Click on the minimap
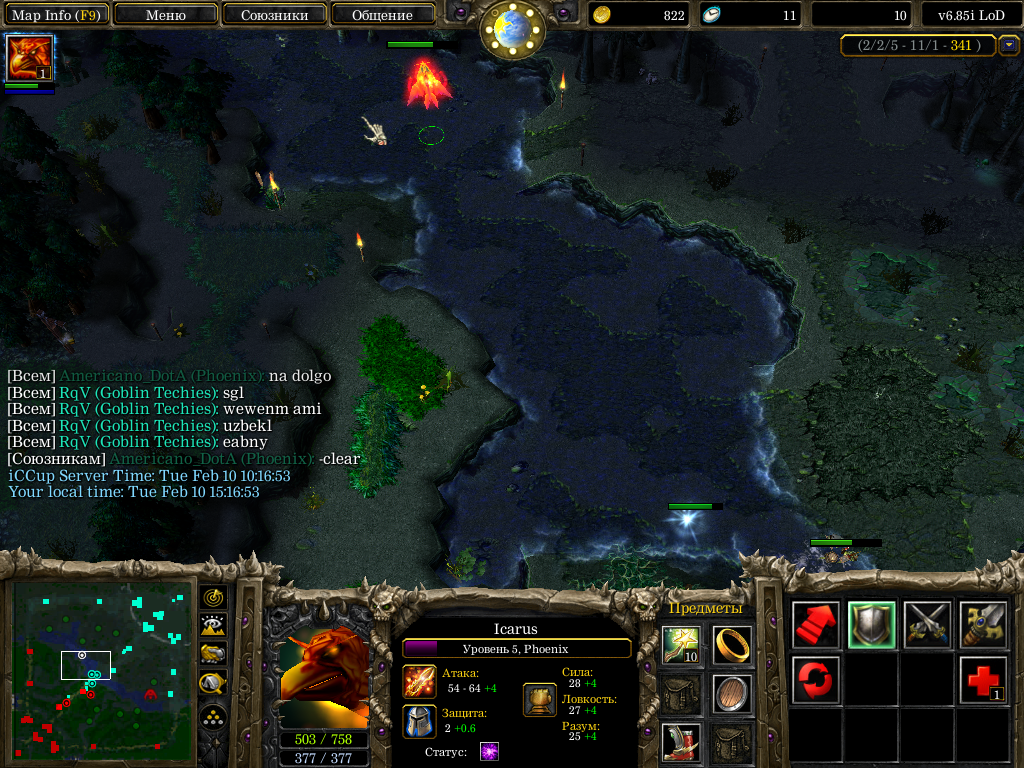 [x=103, y=669]
